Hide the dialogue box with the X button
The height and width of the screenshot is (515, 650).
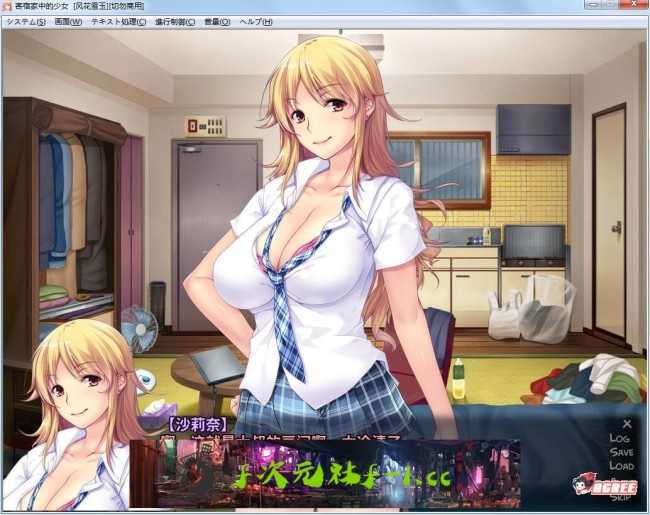627,424
